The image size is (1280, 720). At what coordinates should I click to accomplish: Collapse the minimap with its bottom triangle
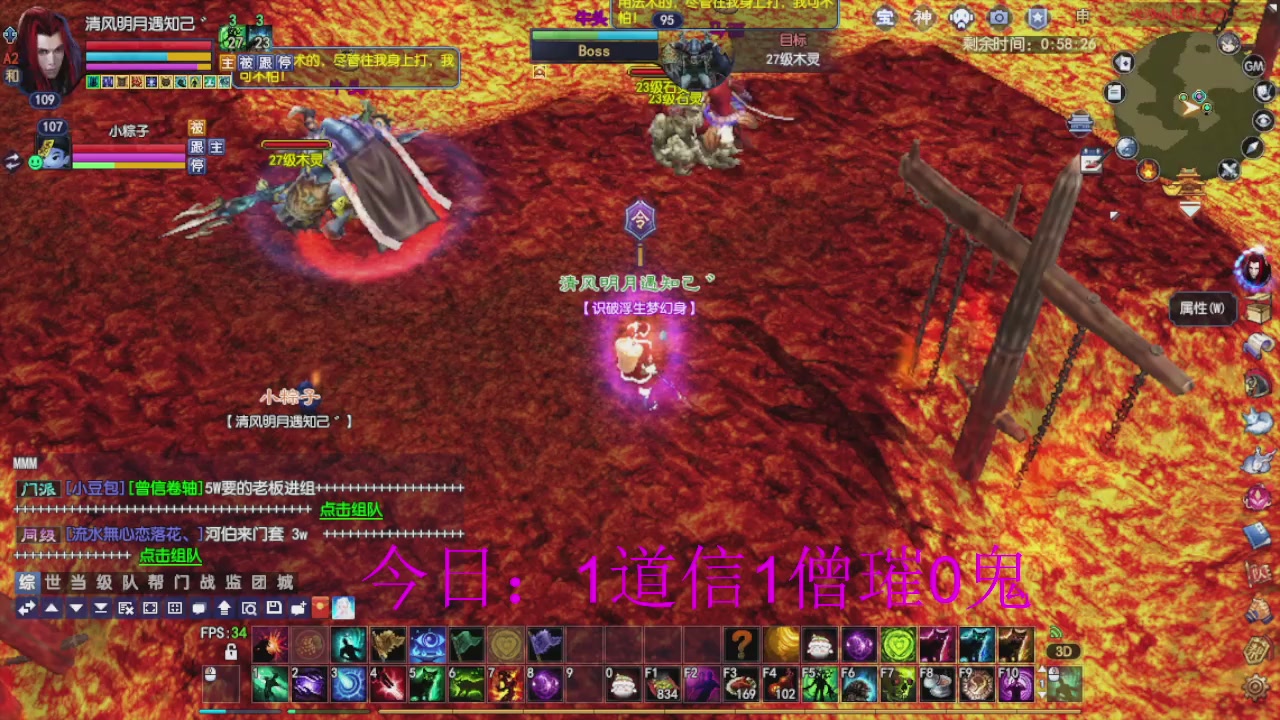pos(1190,209)
